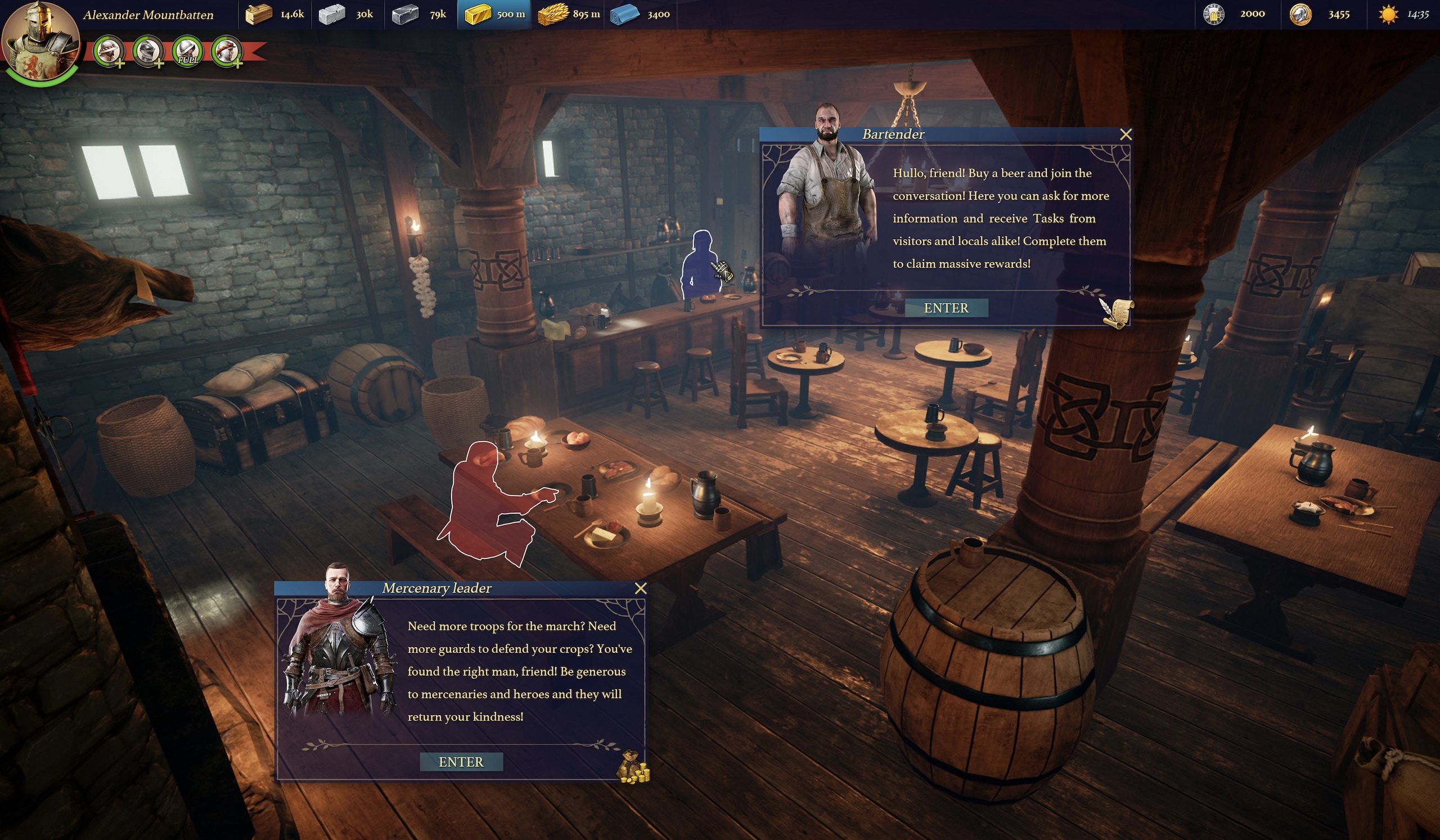Enter the Mercenary leader's offer
This screenshot has width=1440, height=840.
click(461, 762)
